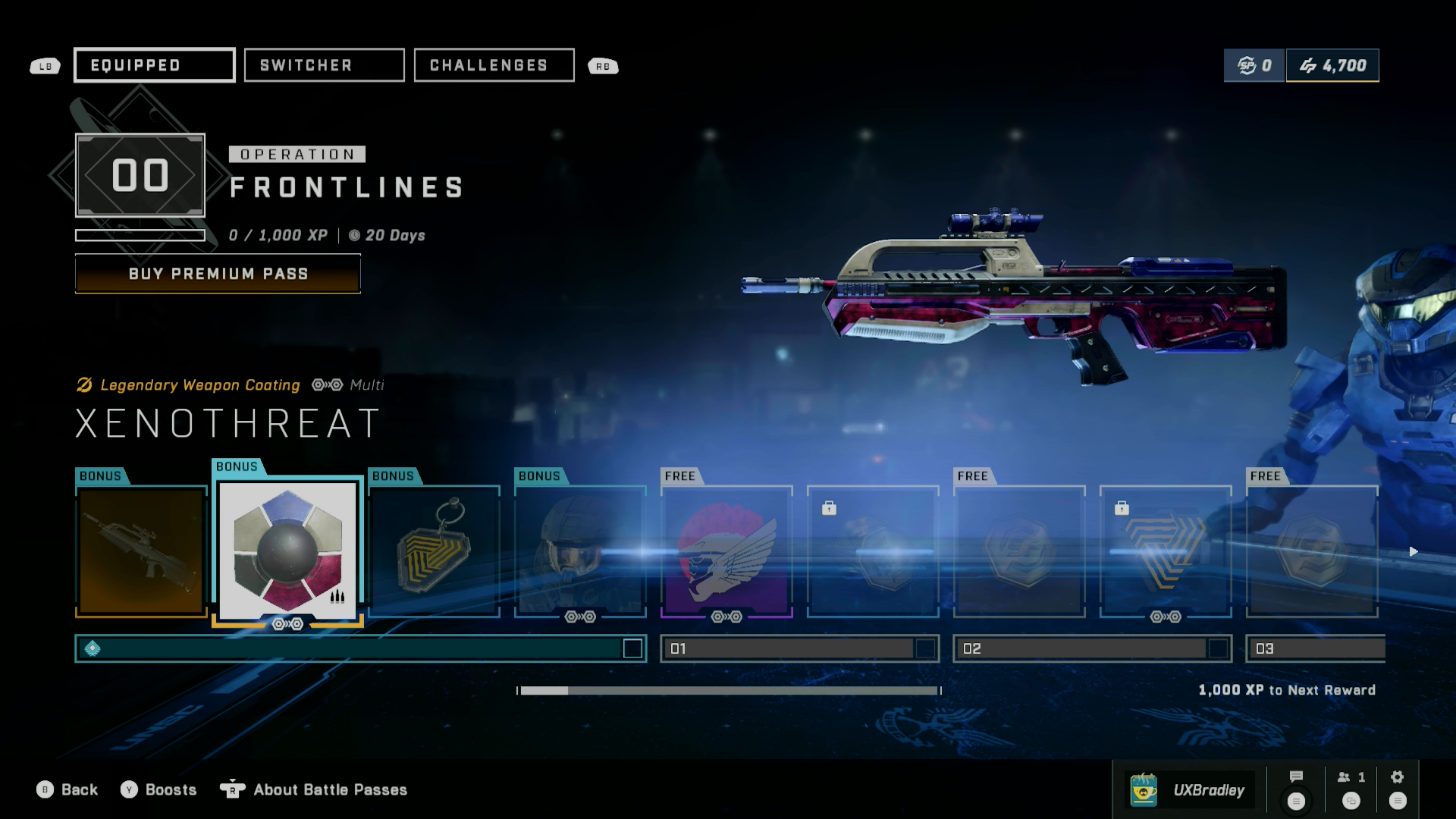View About Battle Passes info
This screenshot has width=1456, height=819.
[314, 790]
